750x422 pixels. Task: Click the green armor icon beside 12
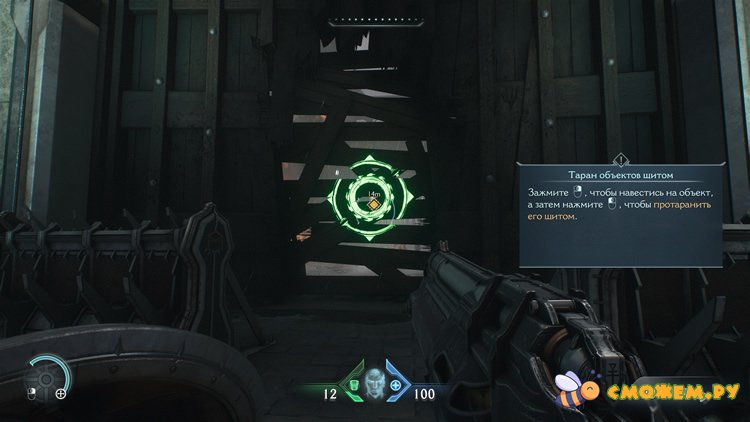pos(354,386)
